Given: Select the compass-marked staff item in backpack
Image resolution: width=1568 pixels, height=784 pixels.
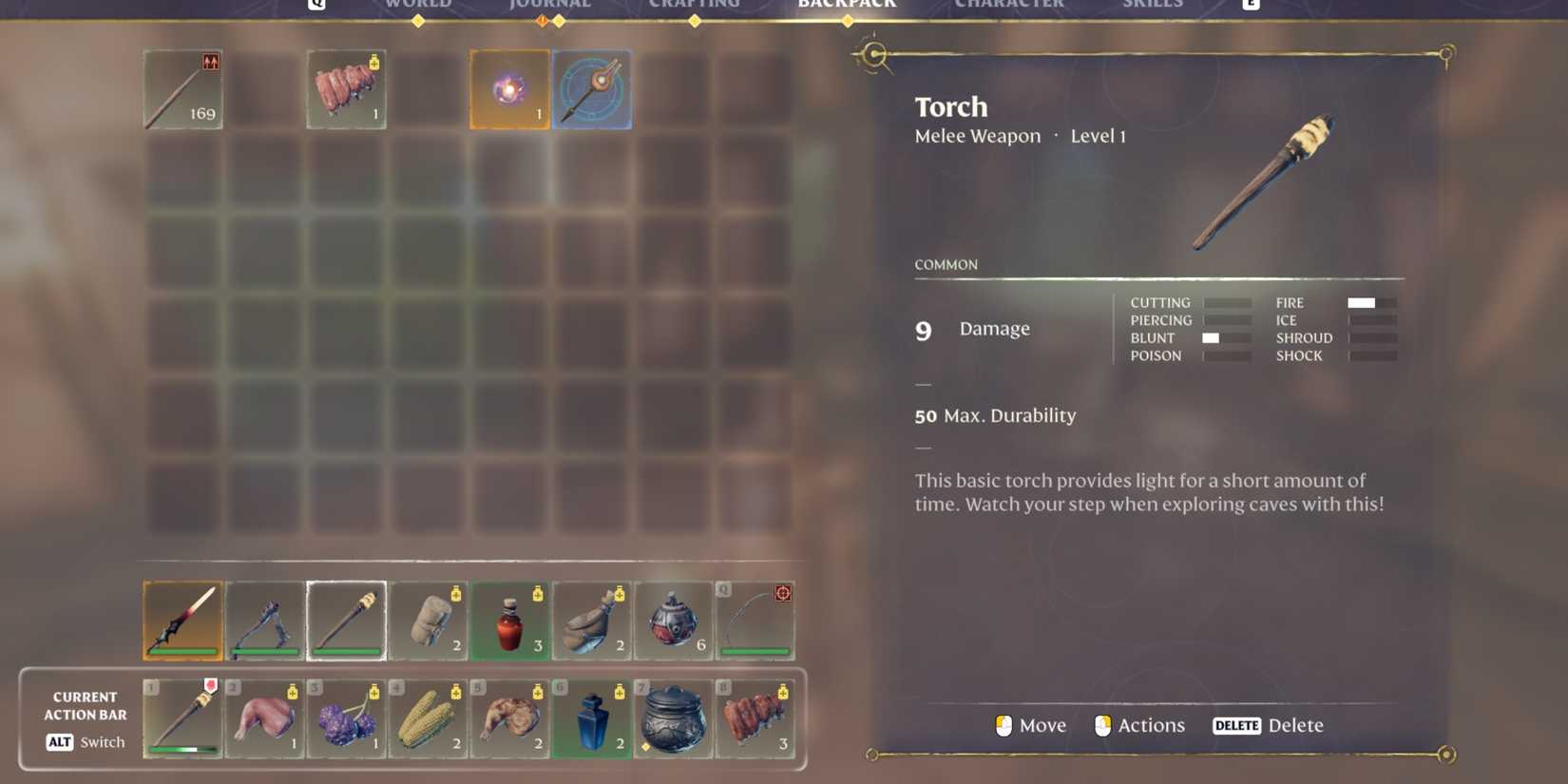Looking at the screenshot, I should 591,88.
